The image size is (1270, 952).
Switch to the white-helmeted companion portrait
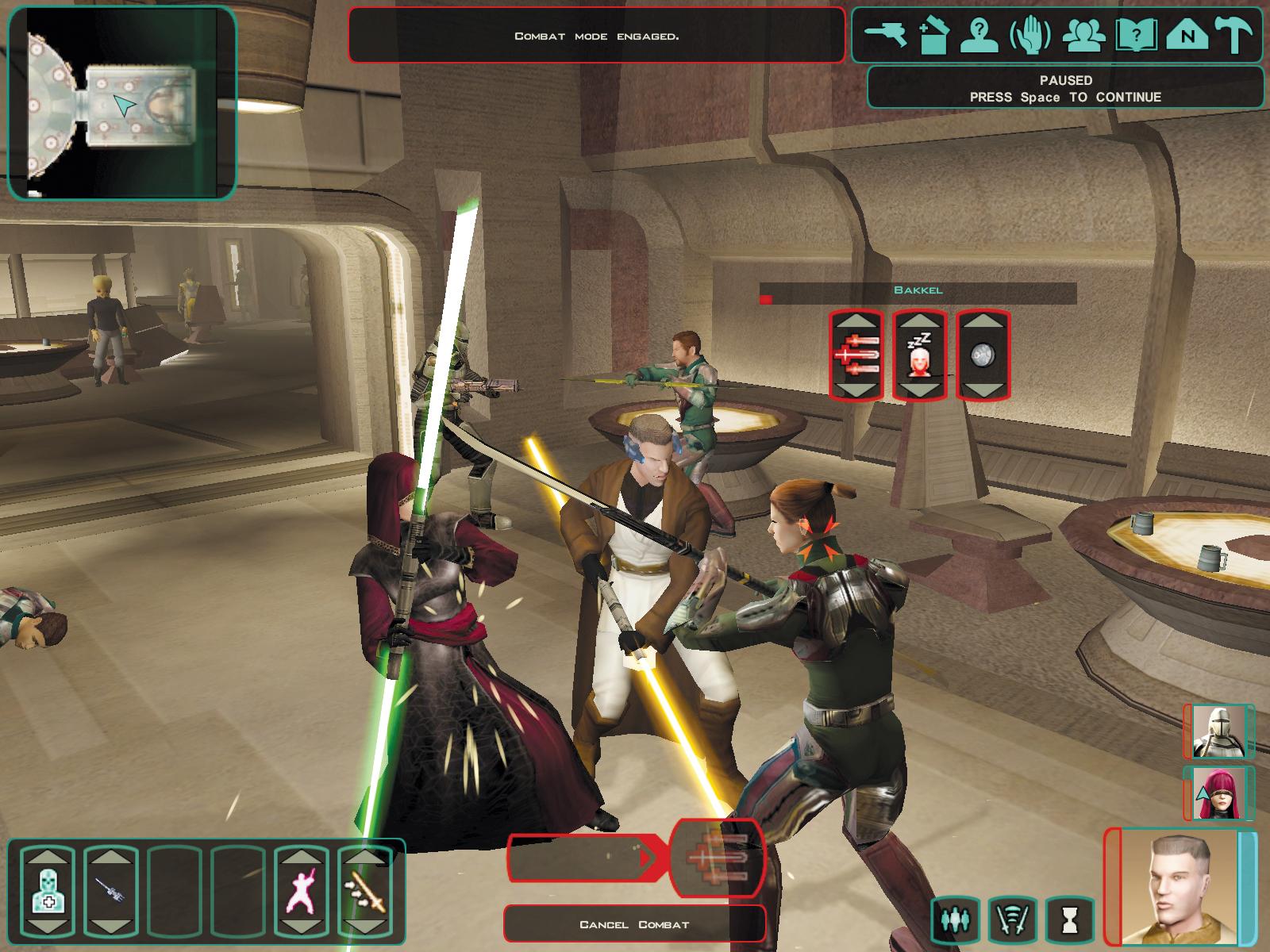(1220, 731)
